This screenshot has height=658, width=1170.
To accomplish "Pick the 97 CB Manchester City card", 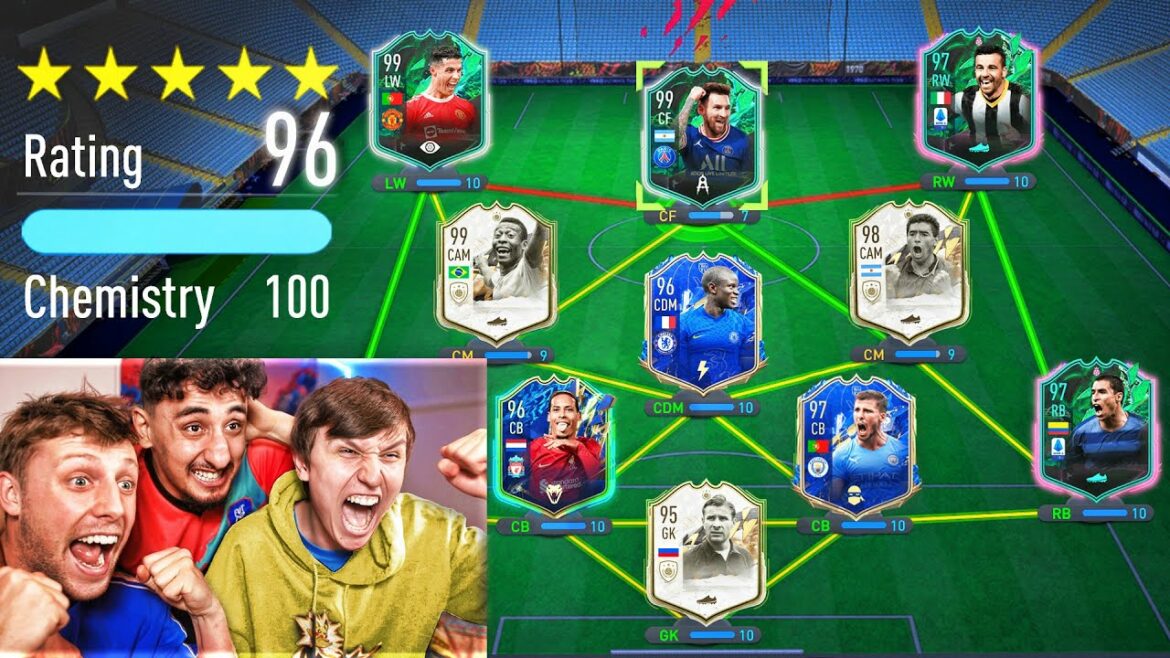I will (x=857, y=443).
